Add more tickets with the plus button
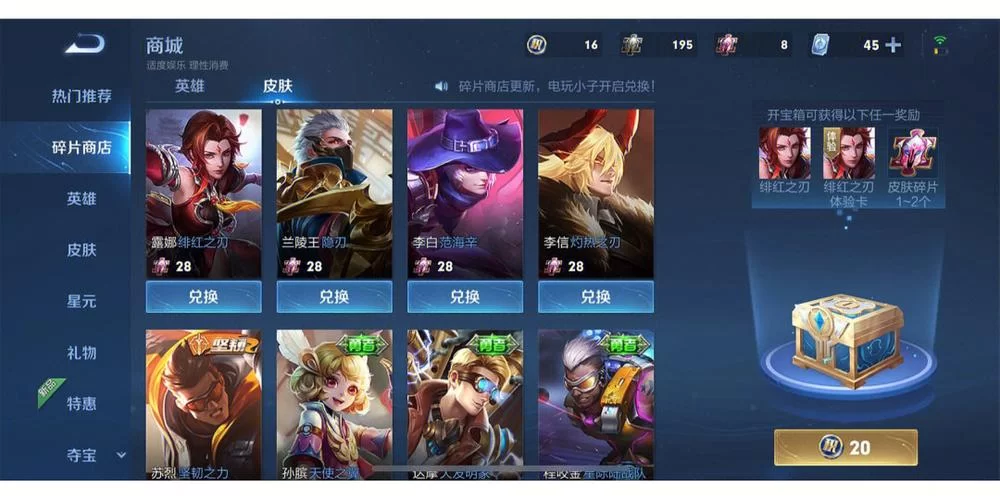 (x=893, y=45)
